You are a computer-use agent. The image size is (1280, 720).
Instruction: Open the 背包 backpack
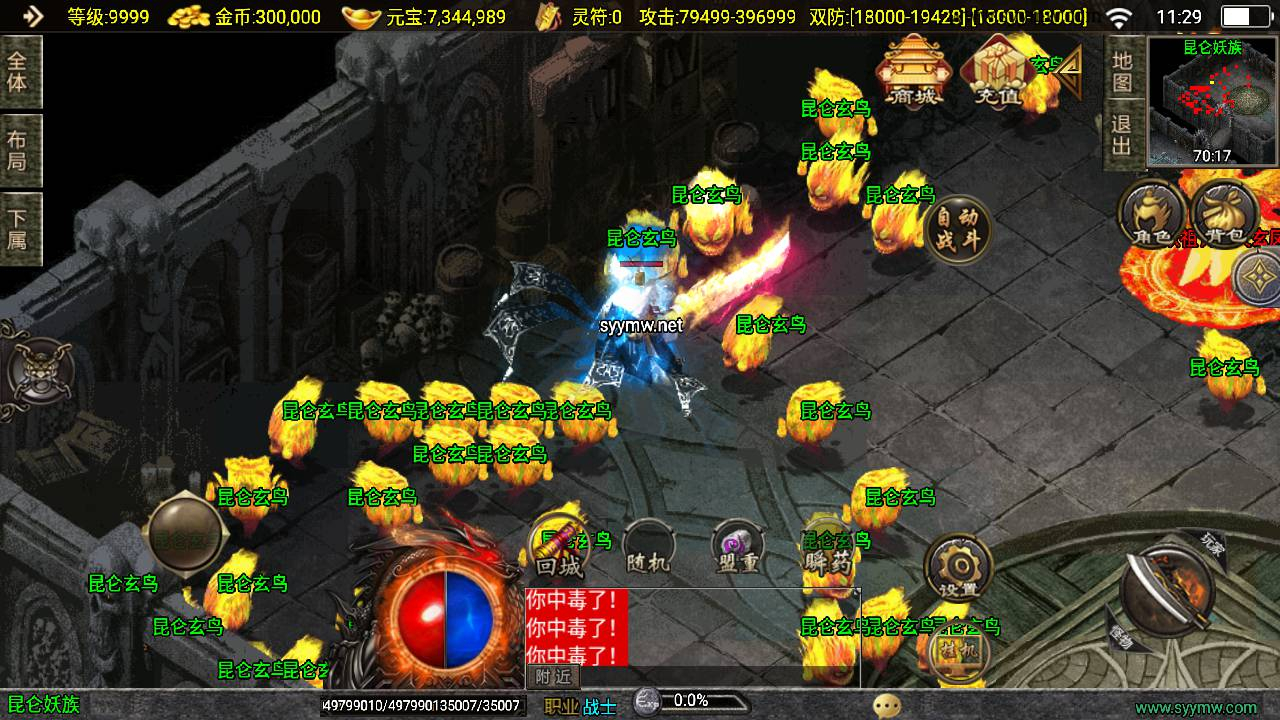1225,214
